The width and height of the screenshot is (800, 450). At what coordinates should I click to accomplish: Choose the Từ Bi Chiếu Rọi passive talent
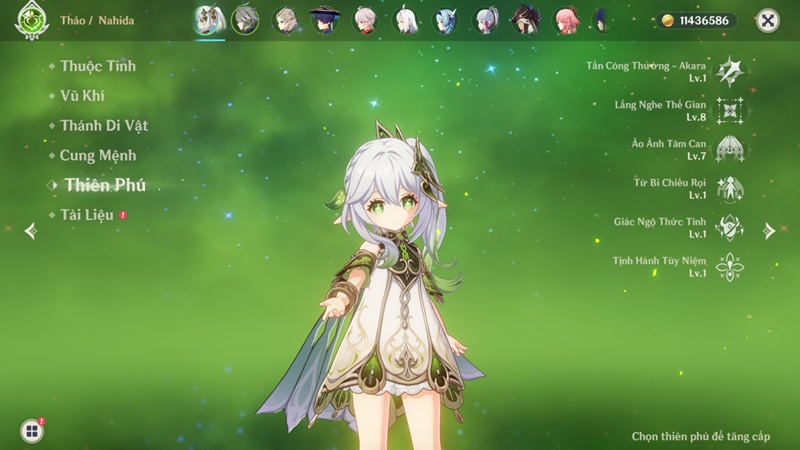tap(730, 188)
